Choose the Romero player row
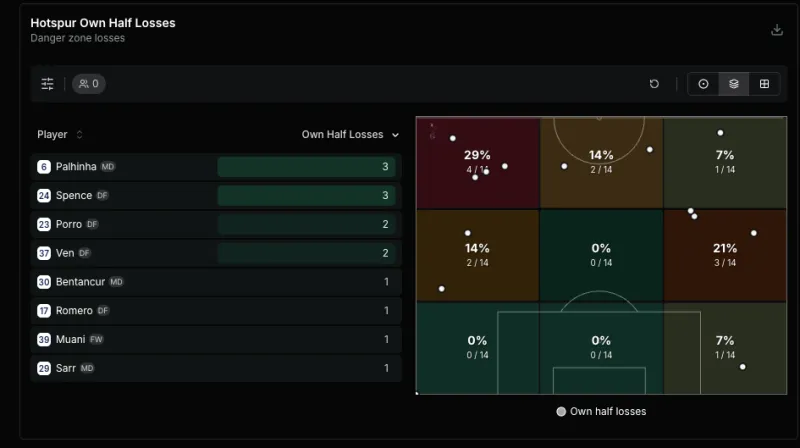800x448 pixels. 215,311
